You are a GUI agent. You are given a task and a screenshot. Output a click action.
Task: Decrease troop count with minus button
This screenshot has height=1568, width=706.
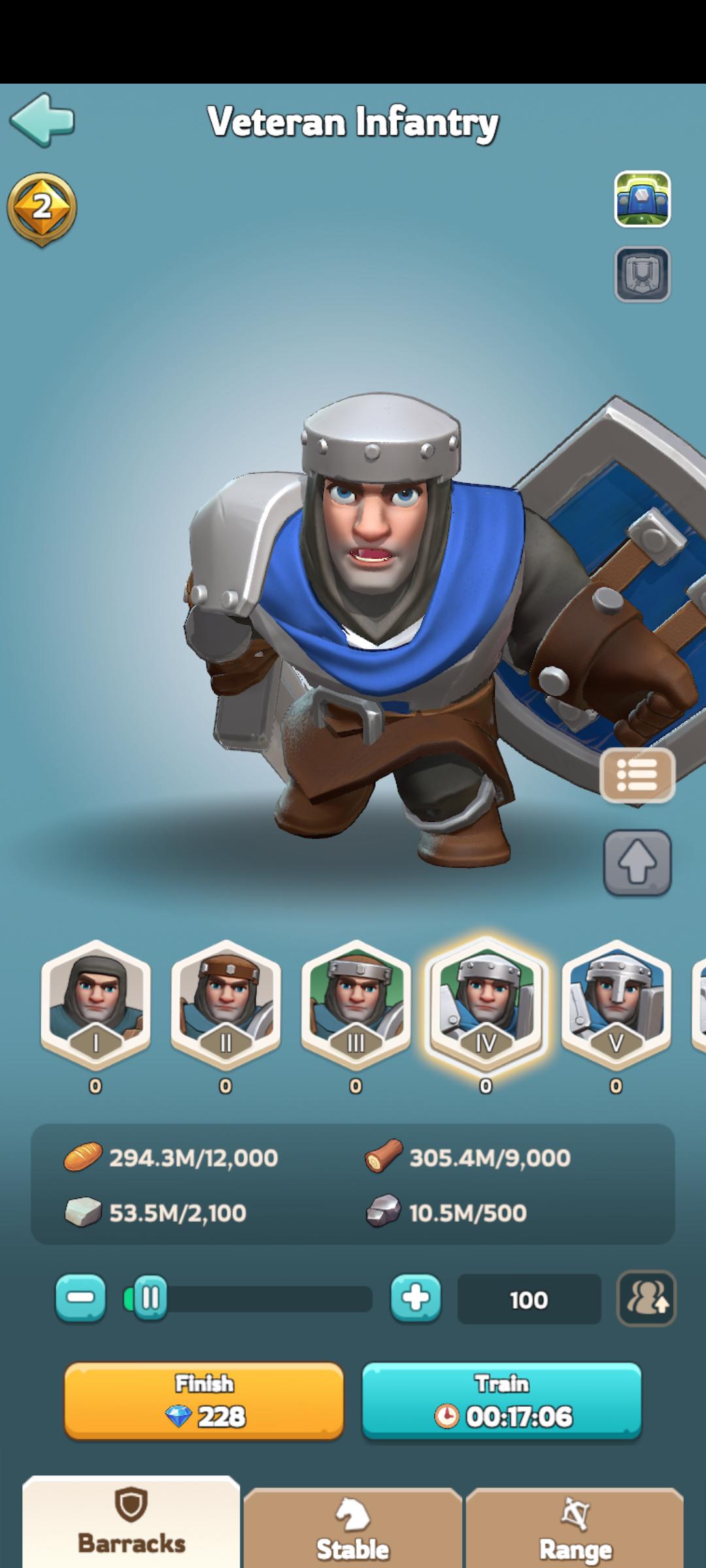point(80,1298)
